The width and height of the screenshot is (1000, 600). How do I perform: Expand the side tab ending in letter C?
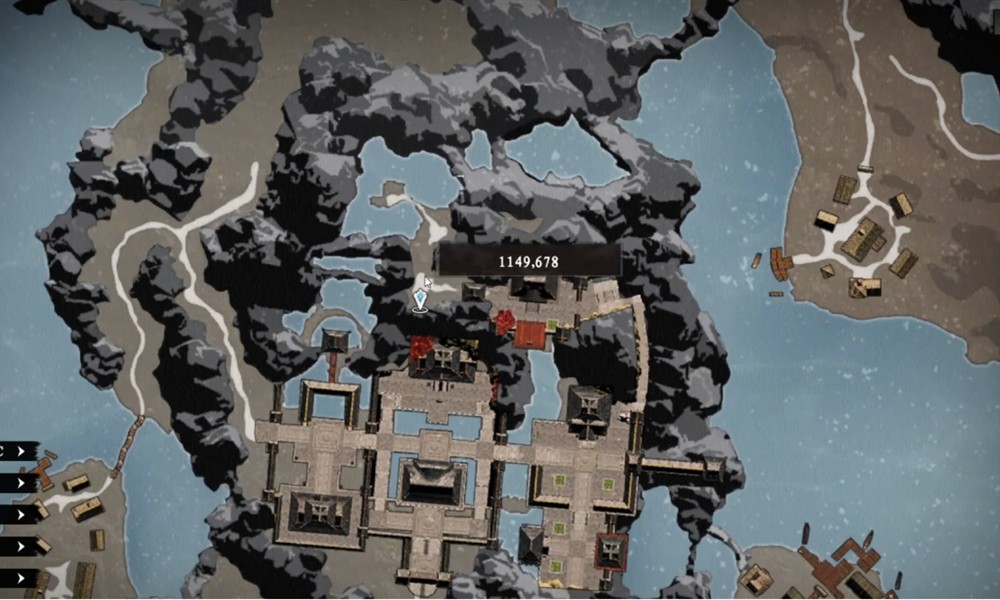click(x=19, y=451)
